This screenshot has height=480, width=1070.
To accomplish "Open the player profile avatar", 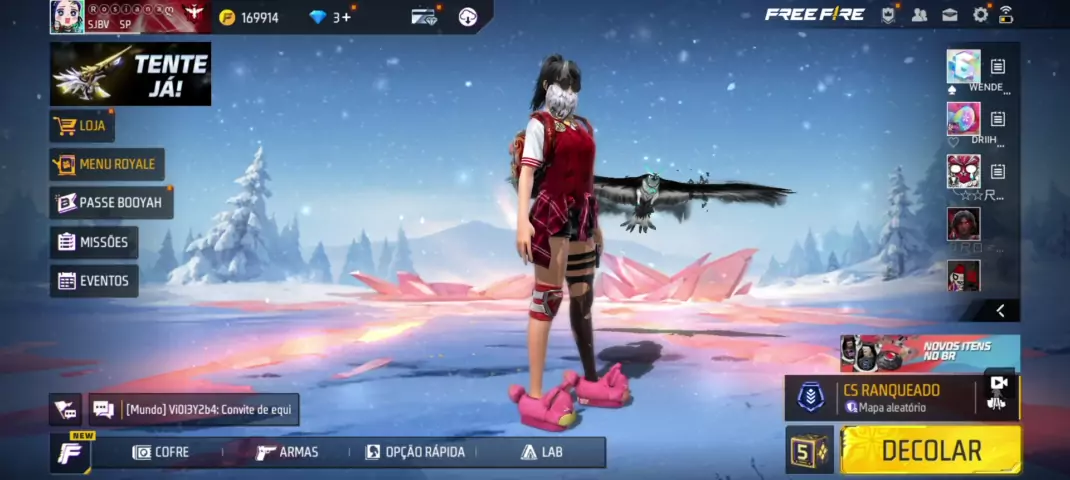I will pos(68,16).
